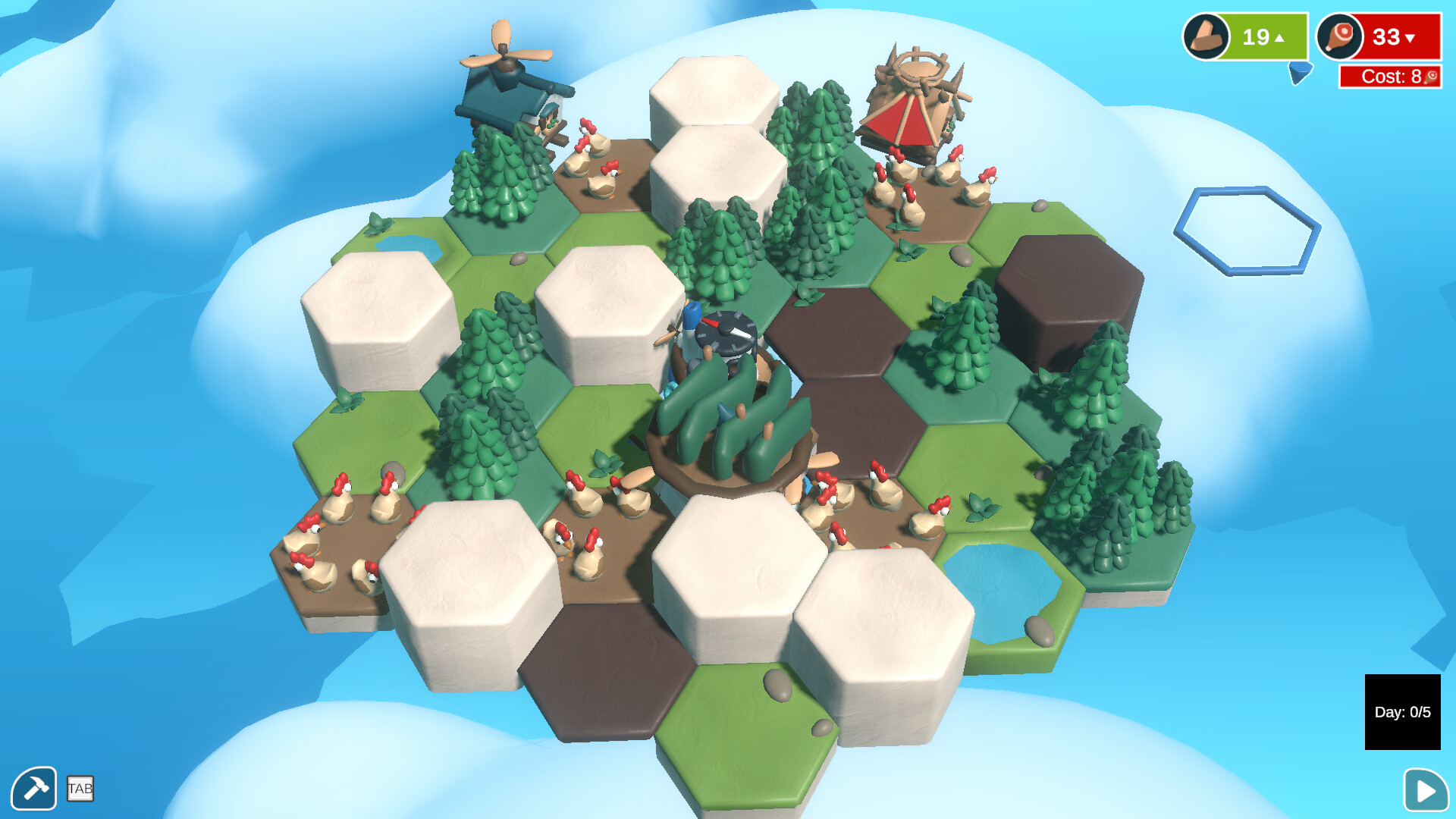Image resolution: width=1456 pixels, height=819 pixels.
Task: Click the meat drumstick resource icon
Action: point(1339,36)
